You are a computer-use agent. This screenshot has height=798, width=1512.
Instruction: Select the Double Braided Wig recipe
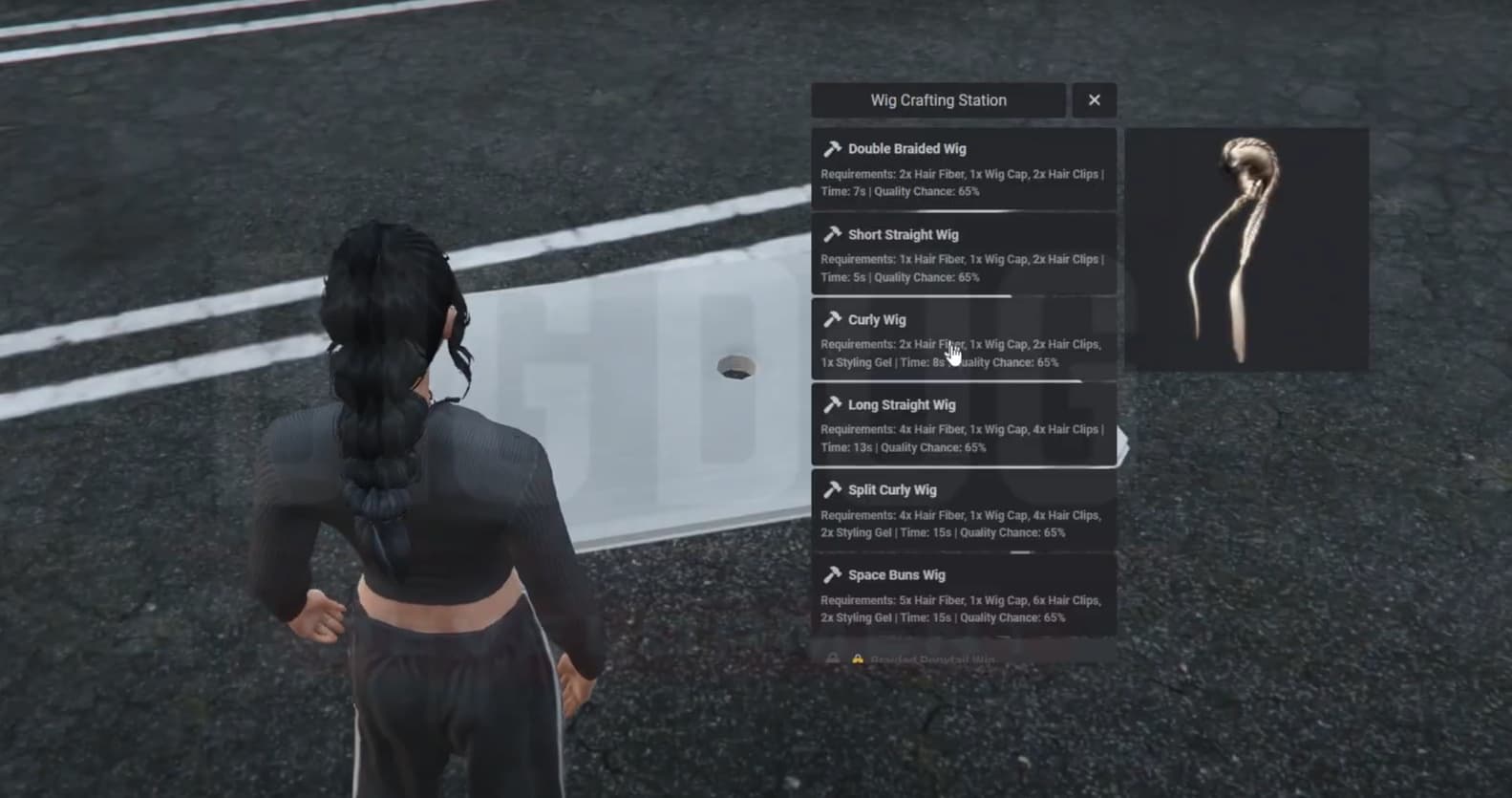[963, 169]
